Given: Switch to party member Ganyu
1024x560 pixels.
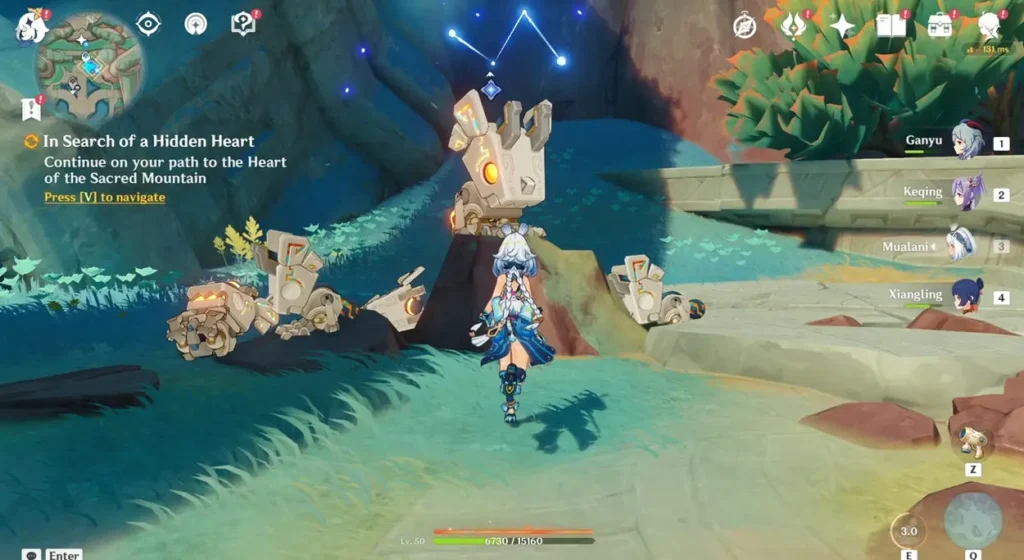Looking at the screenshot, I should (967, 142).
